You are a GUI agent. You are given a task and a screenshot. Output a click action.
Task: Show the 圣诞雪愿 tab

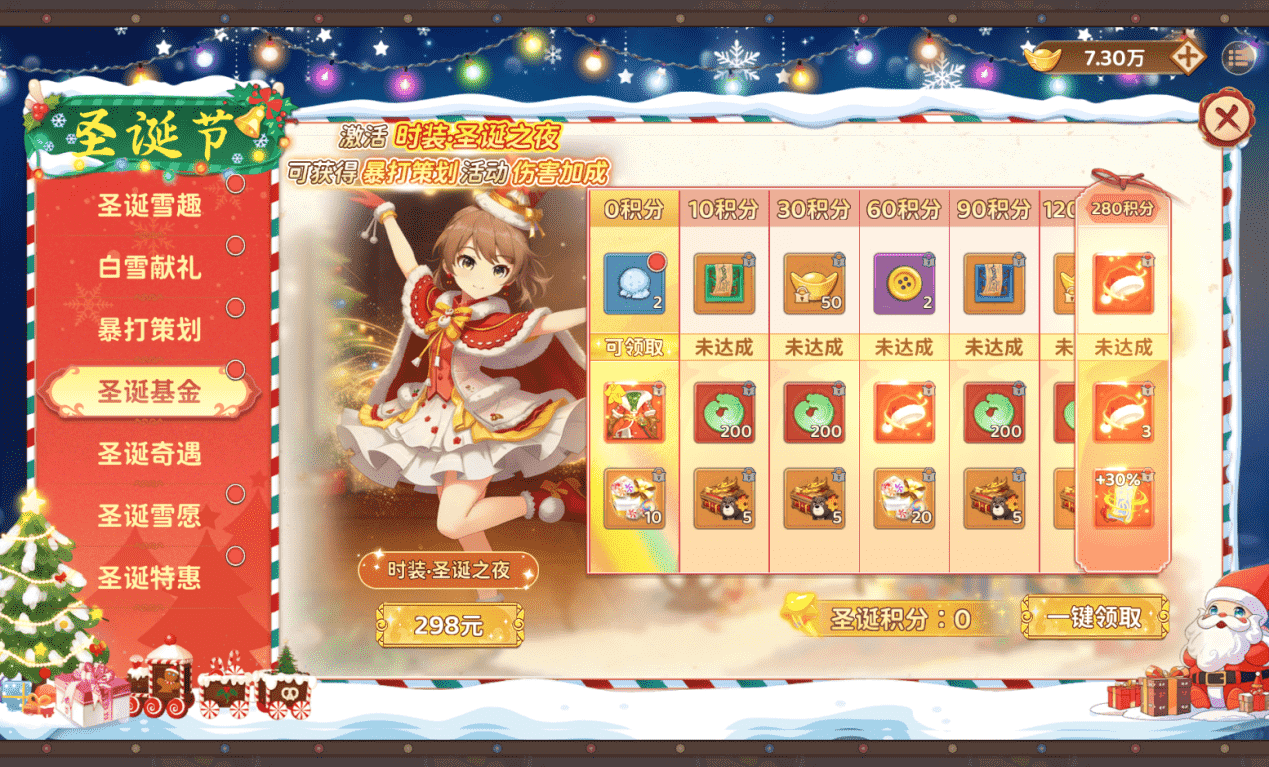click(x=149, y=515)
